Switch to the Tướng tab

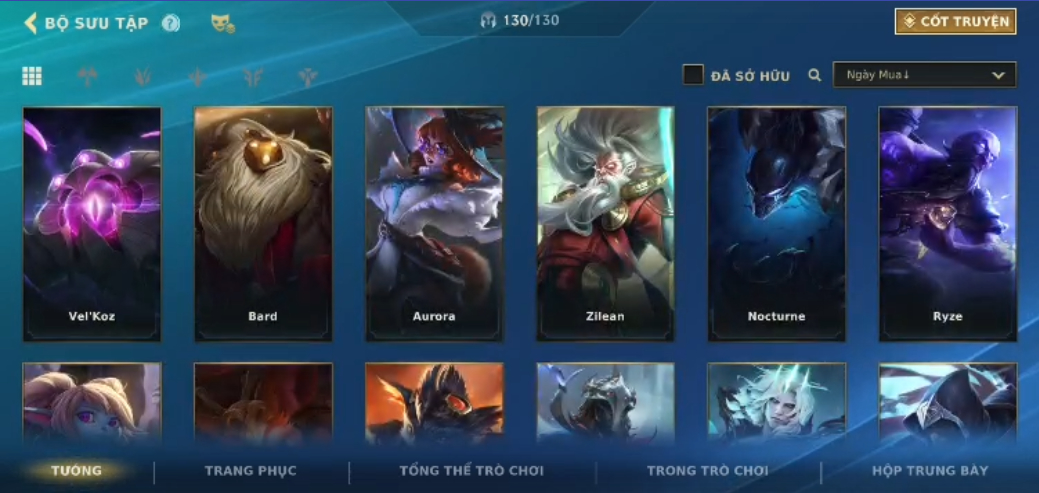[x=77, y=471]
